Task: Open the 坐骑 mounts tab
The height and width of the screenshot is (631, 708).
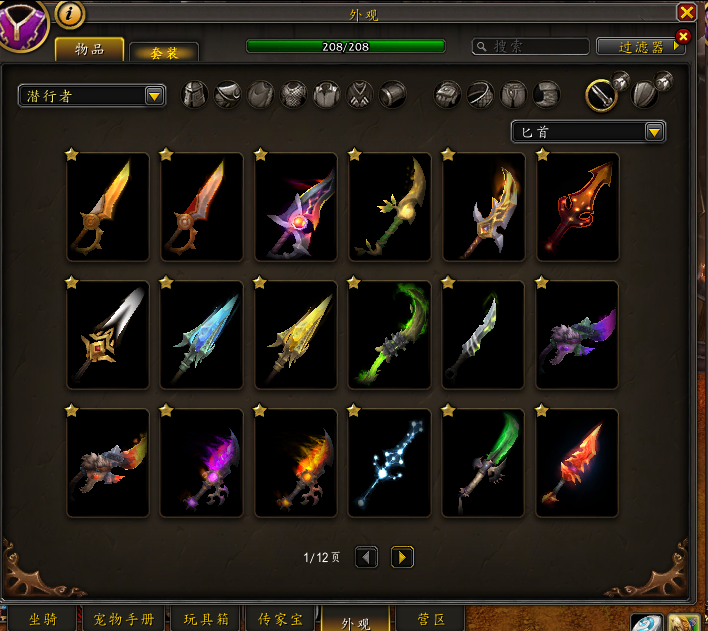Action: click(42, 619)
